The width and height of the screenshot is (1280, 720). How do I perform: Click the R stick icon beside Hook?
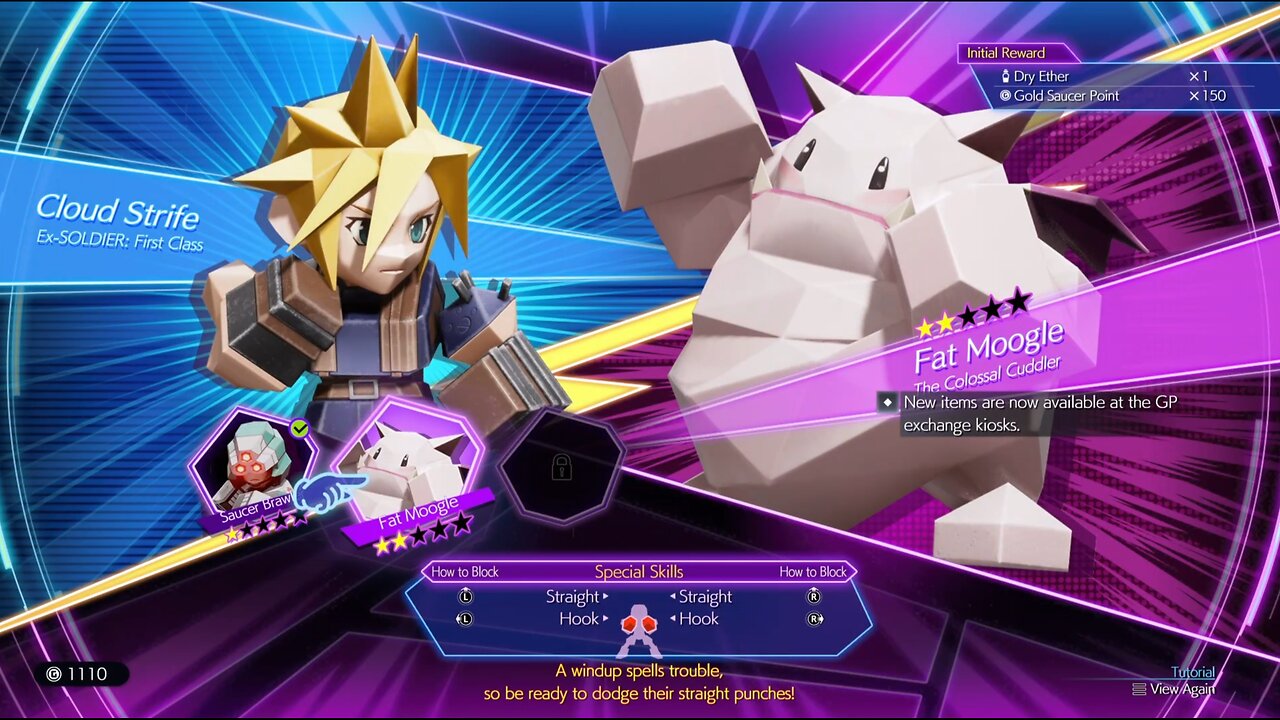coord(814,618)
